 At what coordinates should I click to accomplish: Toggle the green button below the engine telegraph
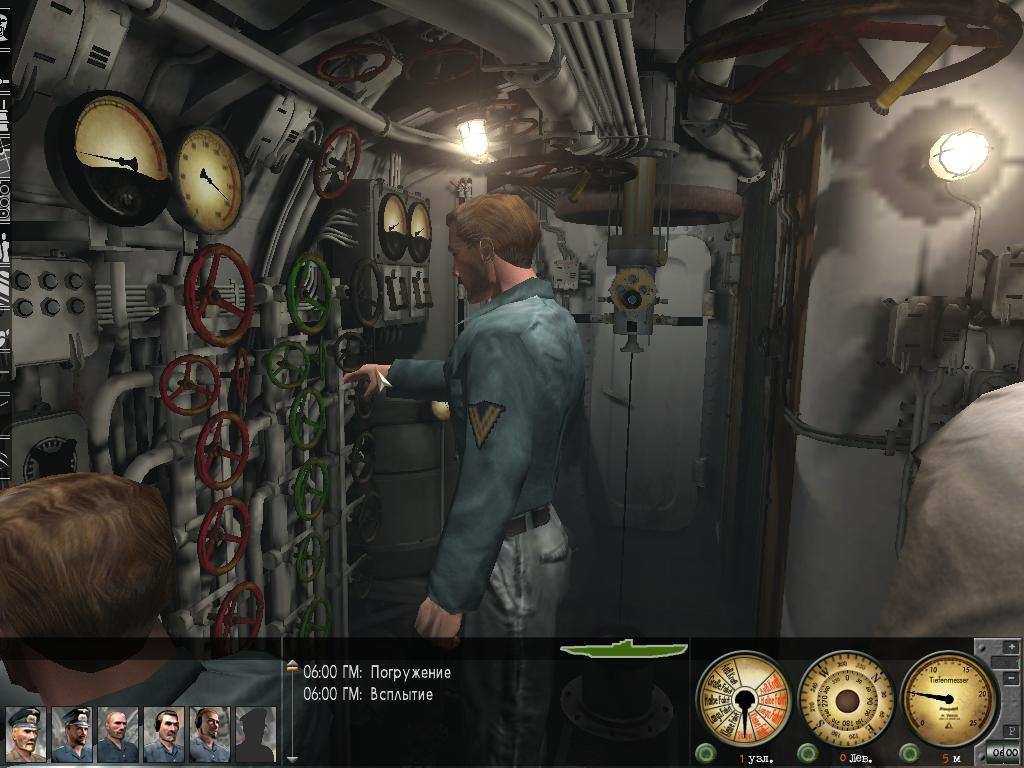[x=706, y=753]
